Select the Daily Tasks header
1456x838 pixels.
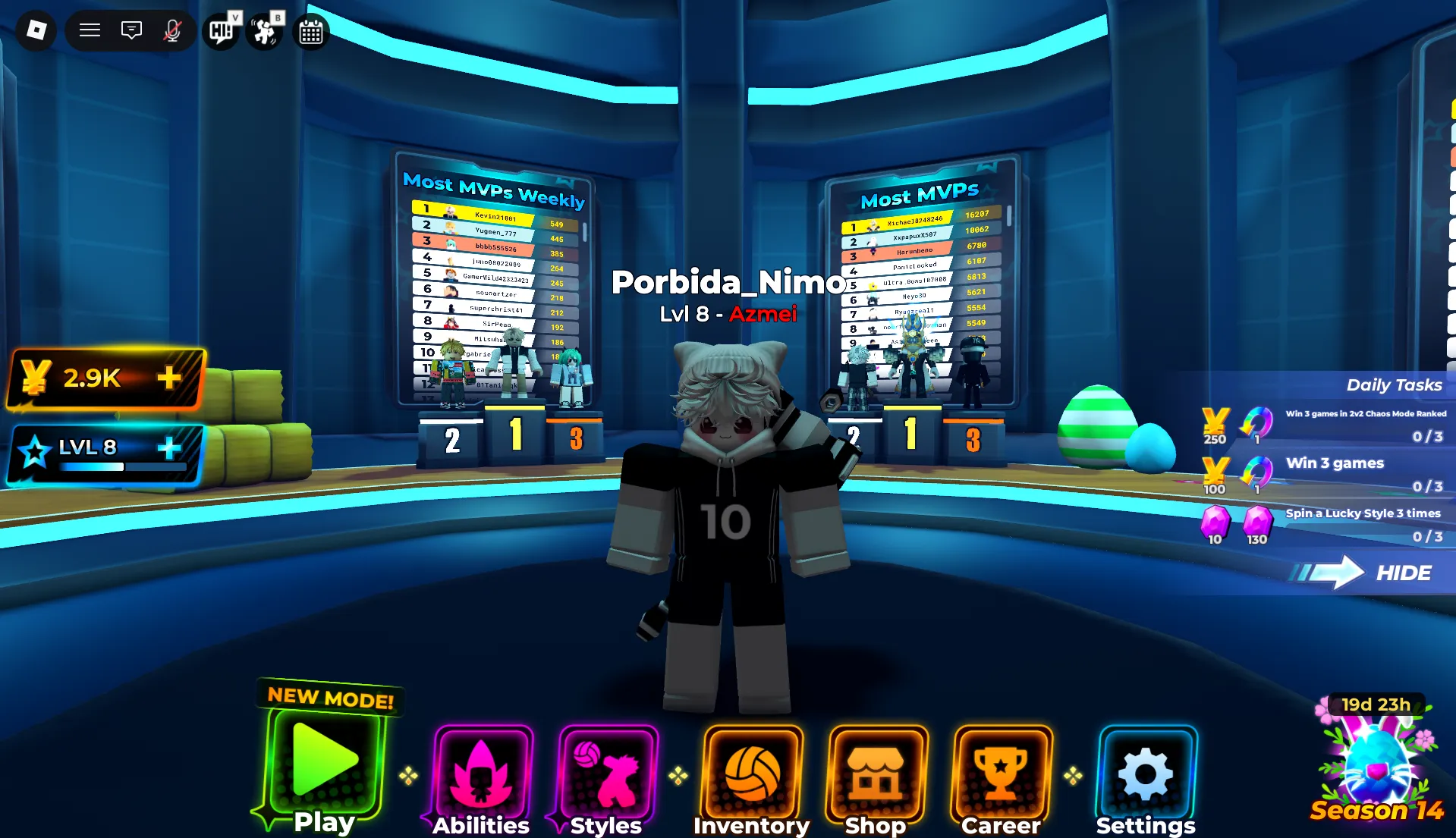click(1394, 384)
